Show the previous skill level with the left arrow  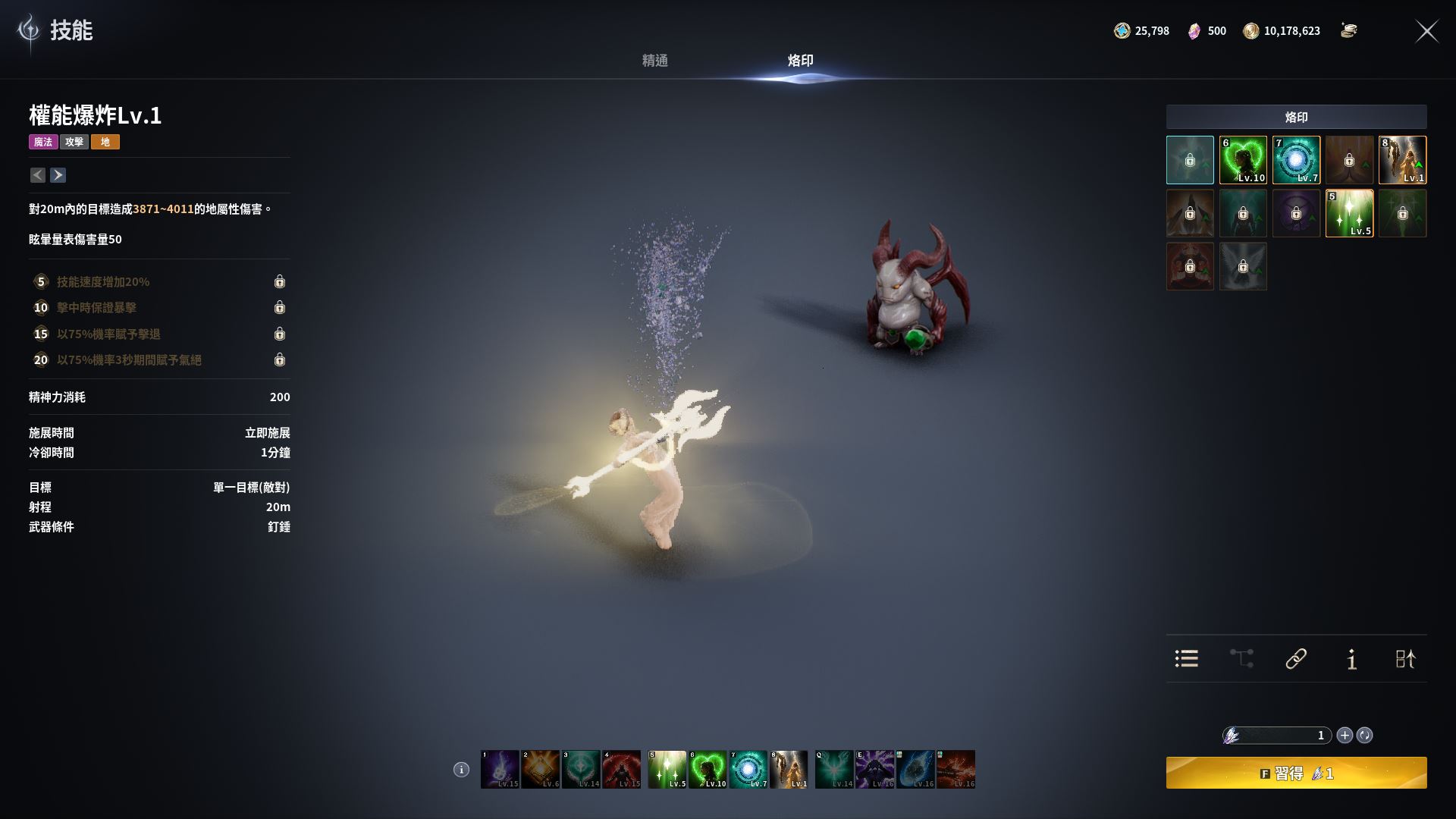point(38,175)
